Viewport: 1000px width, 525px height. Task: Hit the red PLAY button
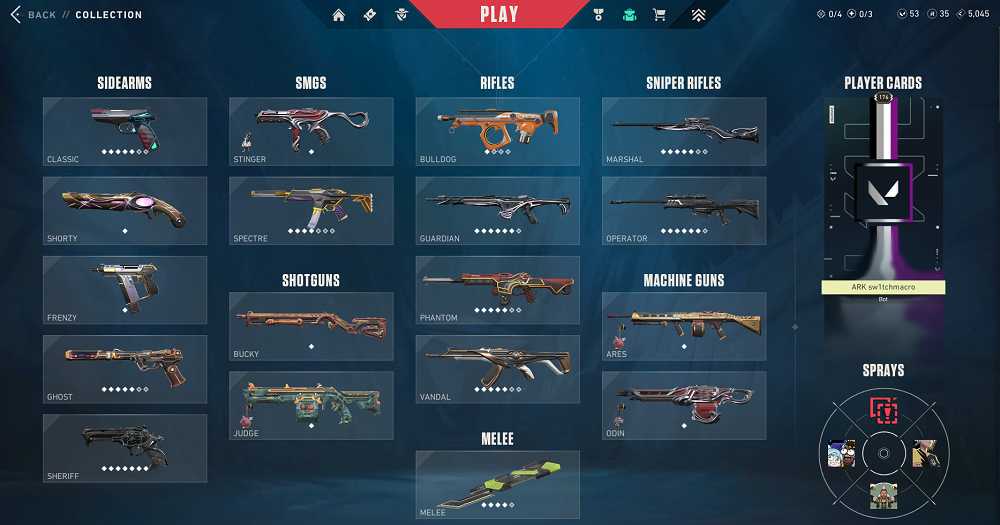pos(499,15)
